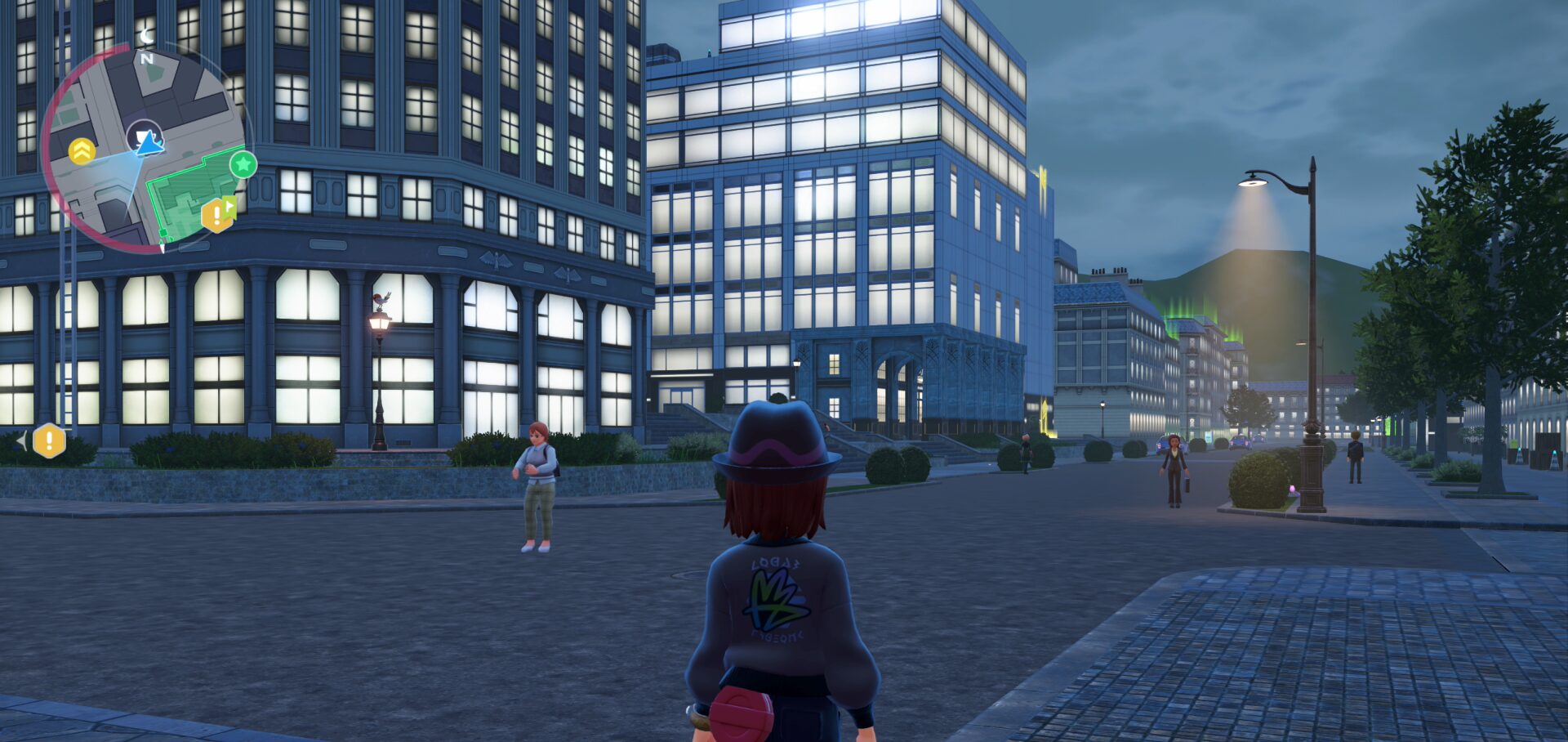1568x742 pixels.
Task: Select the green star marker on minimap
Action: [x=243, y=164]
